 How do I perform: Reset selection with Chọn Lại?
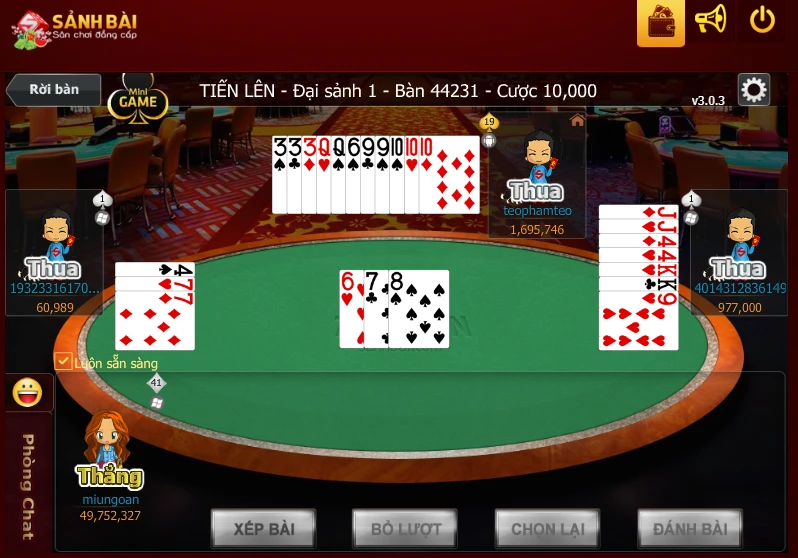click(547, 528)
